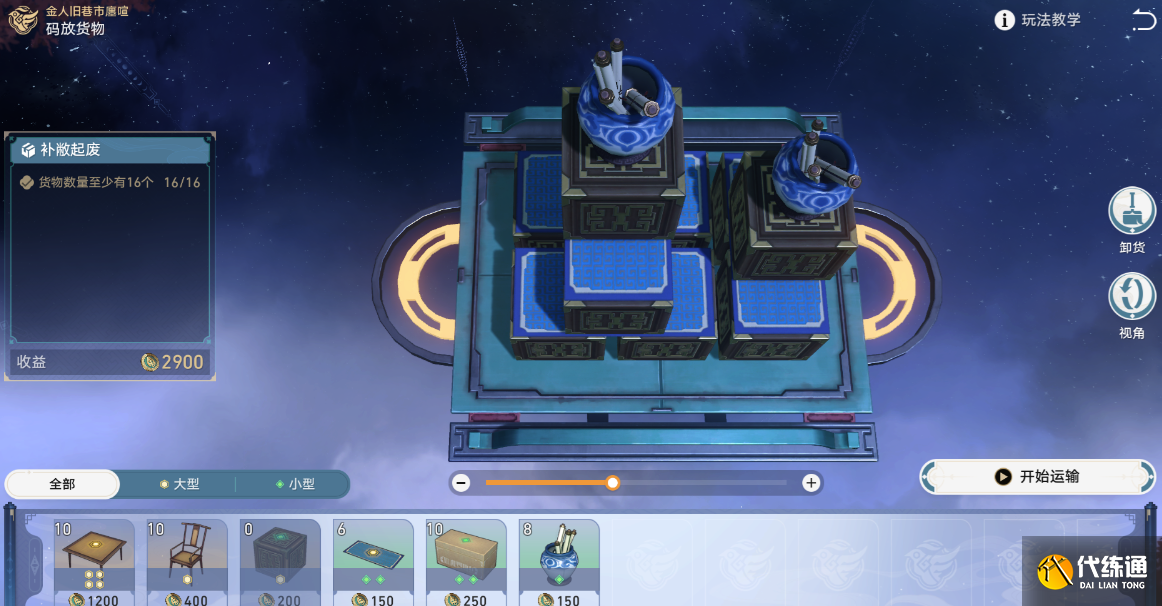1162x606 pixels.
Task: Click the orange zoom slider track
Action: (x=548, y=483)
